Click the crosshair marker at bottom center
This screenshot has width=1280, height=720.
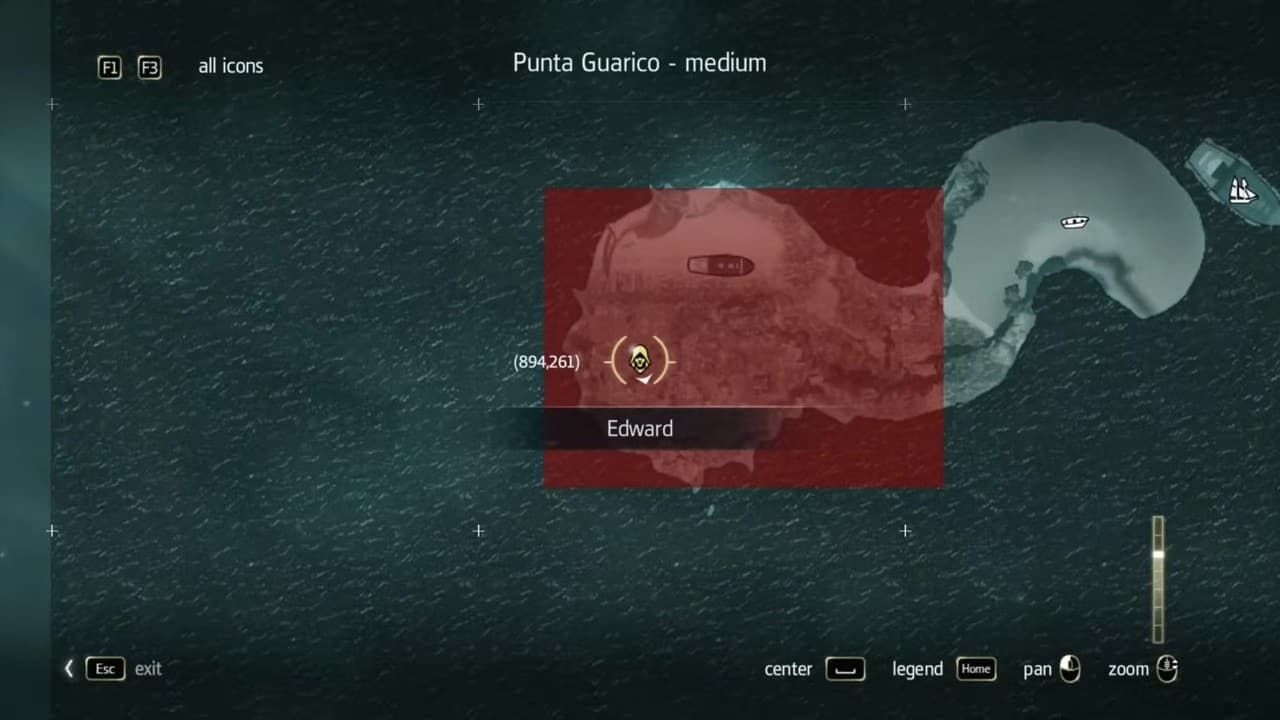pos(478,531)
